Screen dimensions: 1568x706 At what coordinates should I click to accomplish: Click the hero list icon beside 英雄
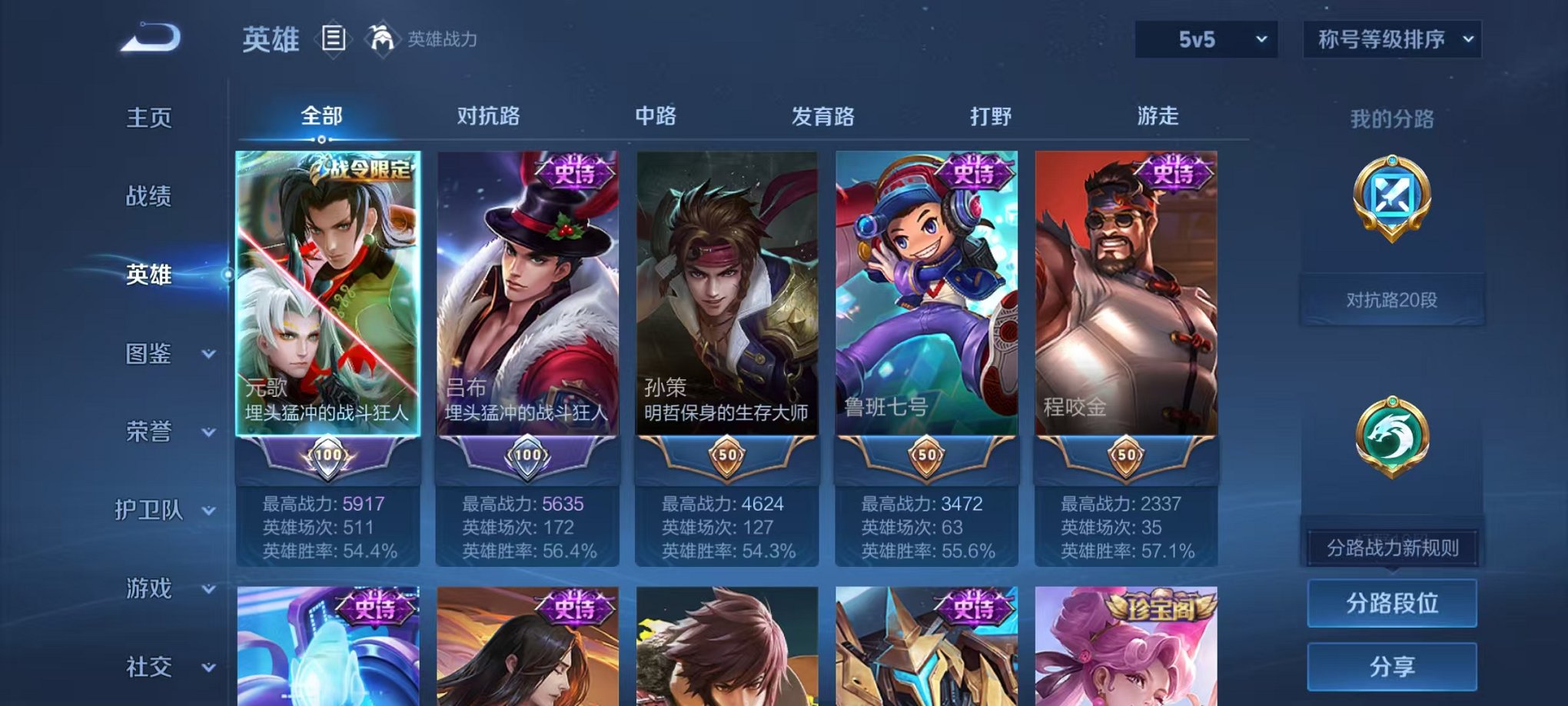click(334, 37)
